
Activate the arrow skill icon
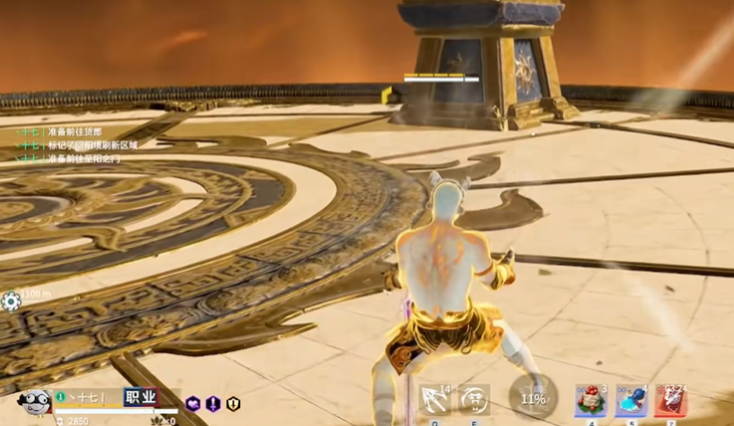click(x=434, y=399)
